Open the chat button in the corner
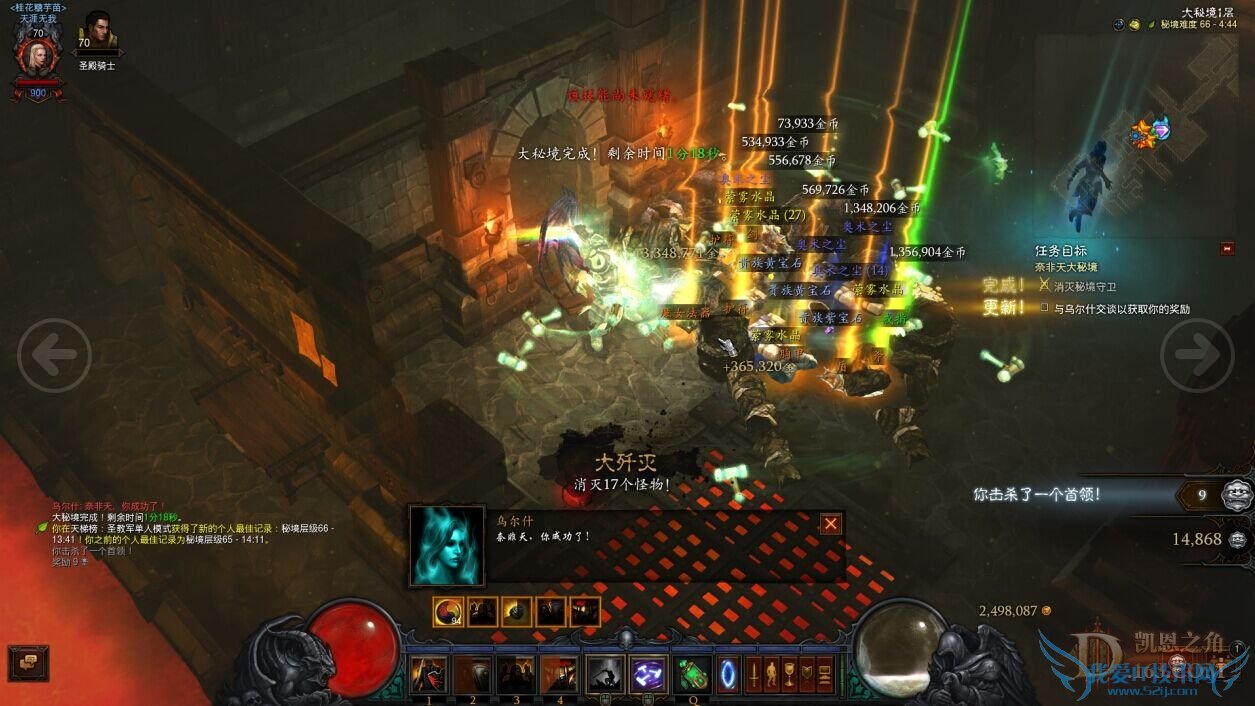The height and width of the screenshot is (706, 1255). [x=28, y=662]
